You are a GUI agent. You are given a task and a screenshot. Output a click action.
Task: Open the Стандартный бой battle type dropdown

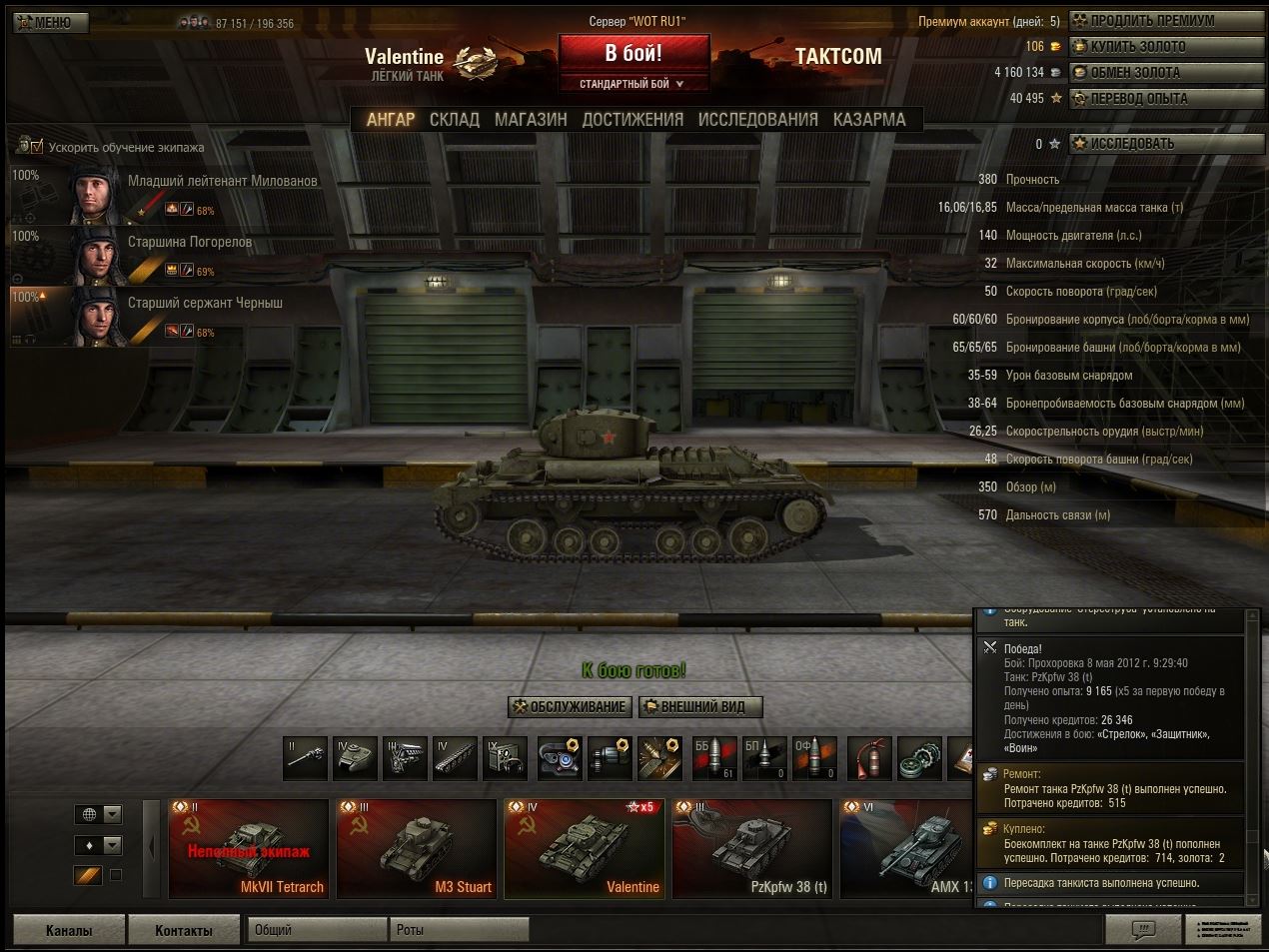(634, 84)
